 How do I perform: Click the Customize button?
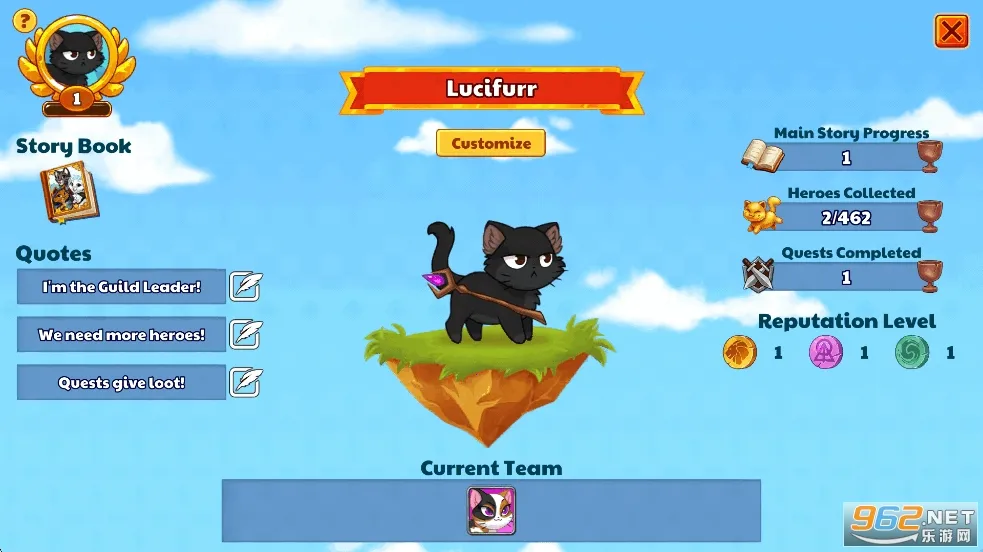click(490, 143)
